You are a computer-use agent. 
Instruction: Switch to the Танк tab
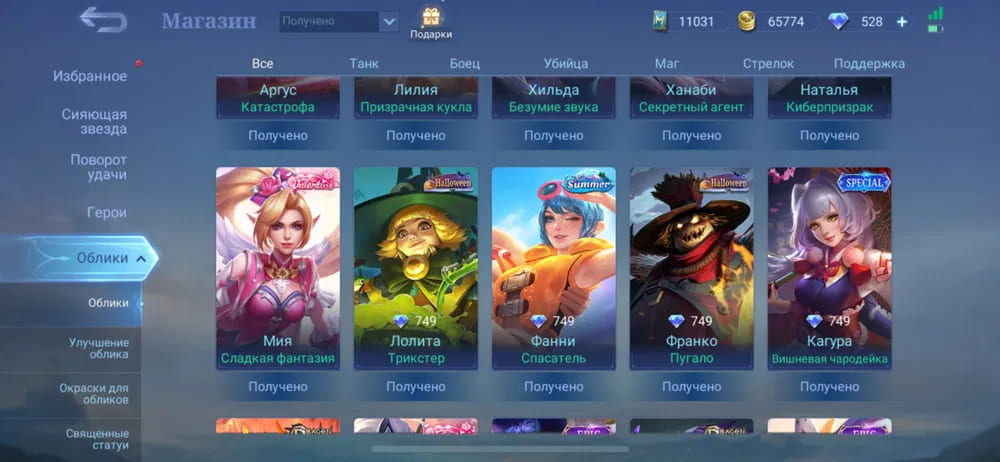(364, 63)
